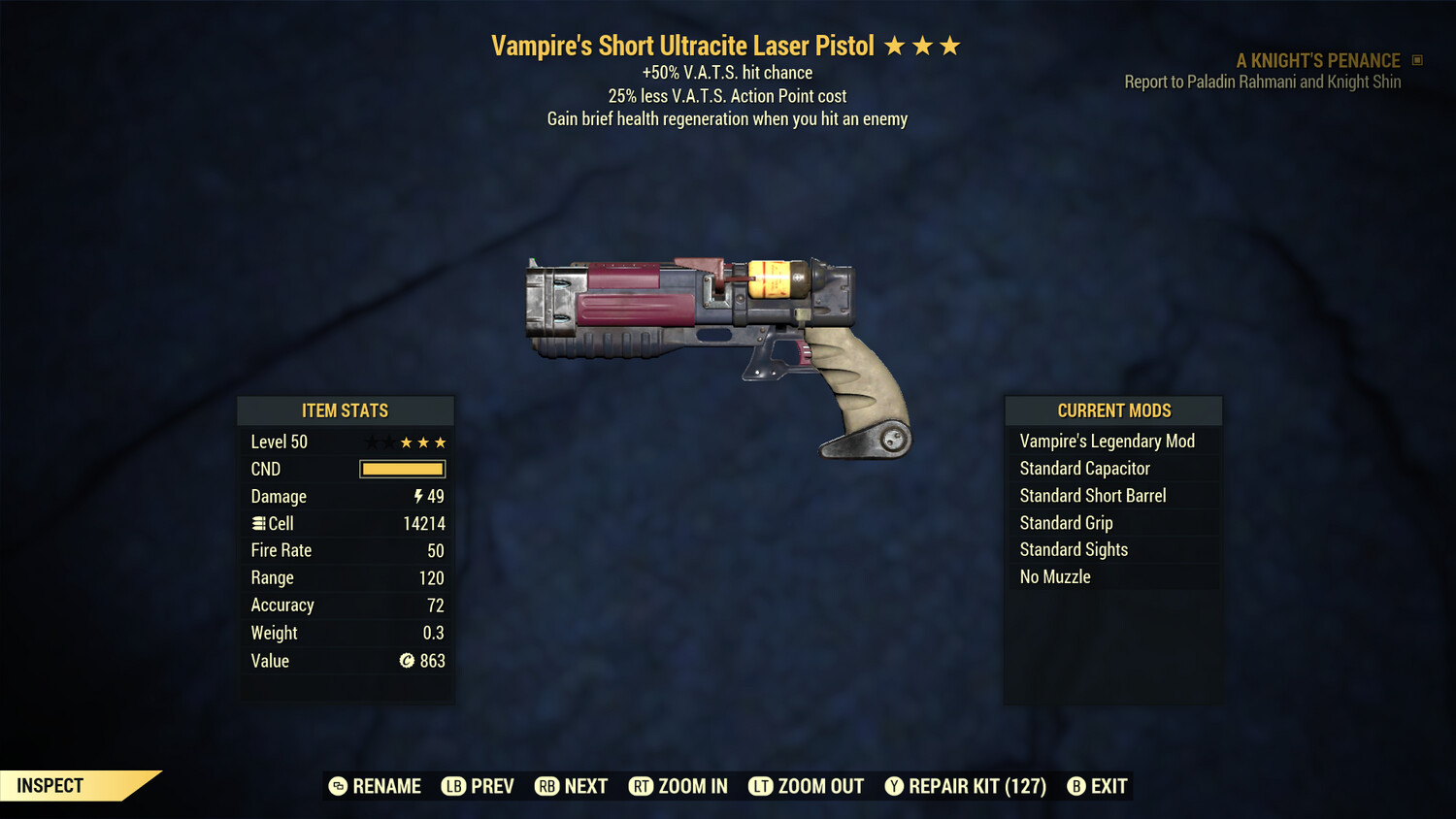This screenshot has height=819, width=1456.
Task: Click the lightning bolt damage icon
Action: click(x=417, y=496)
